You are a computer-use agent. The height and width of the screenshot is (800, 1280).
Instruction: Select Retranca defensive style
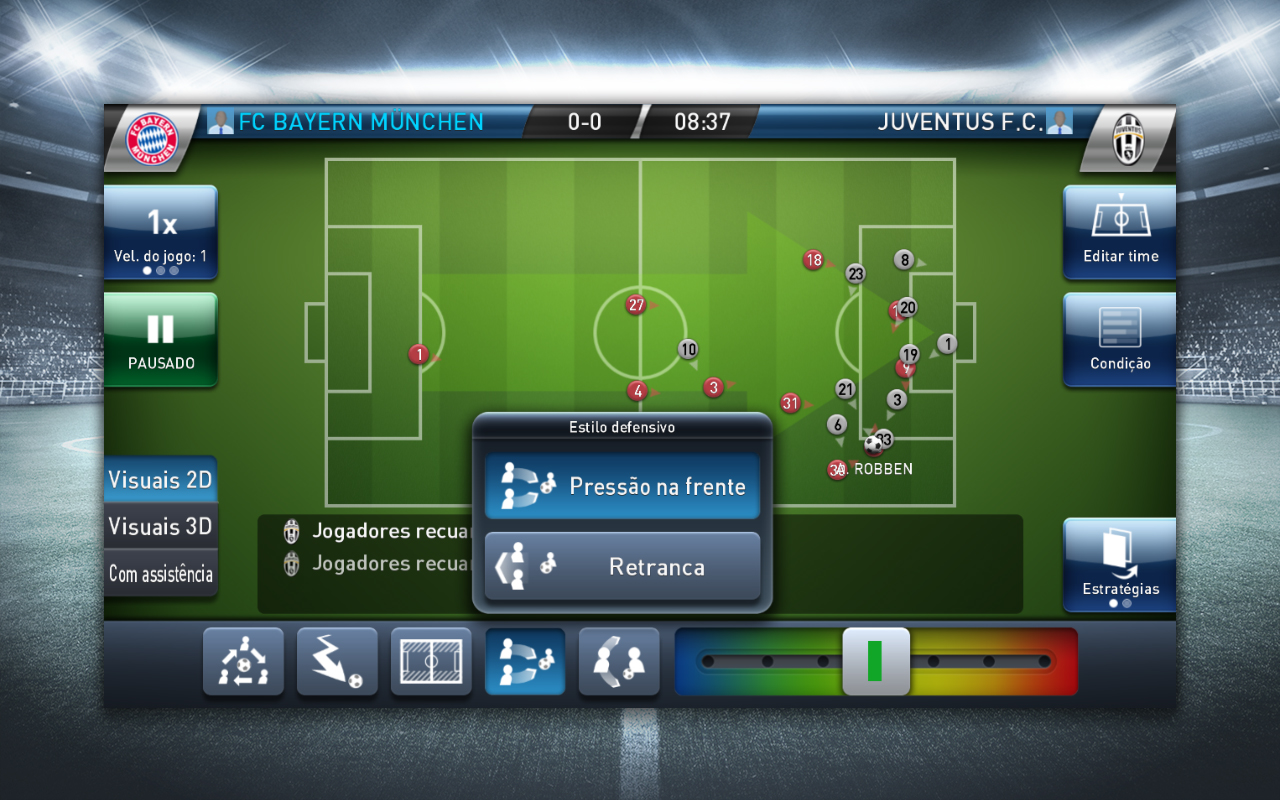622,565
